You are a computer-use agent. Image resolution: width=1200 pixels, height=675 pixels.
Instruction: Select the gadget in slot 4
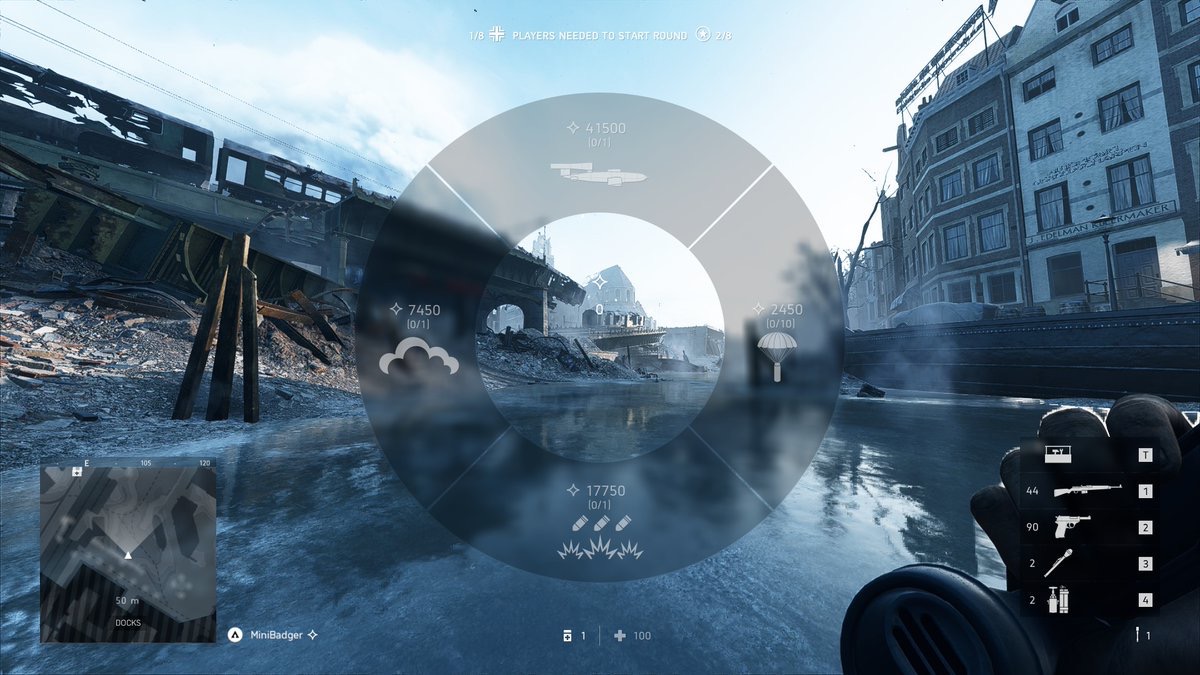click(x=1086, y=600)
